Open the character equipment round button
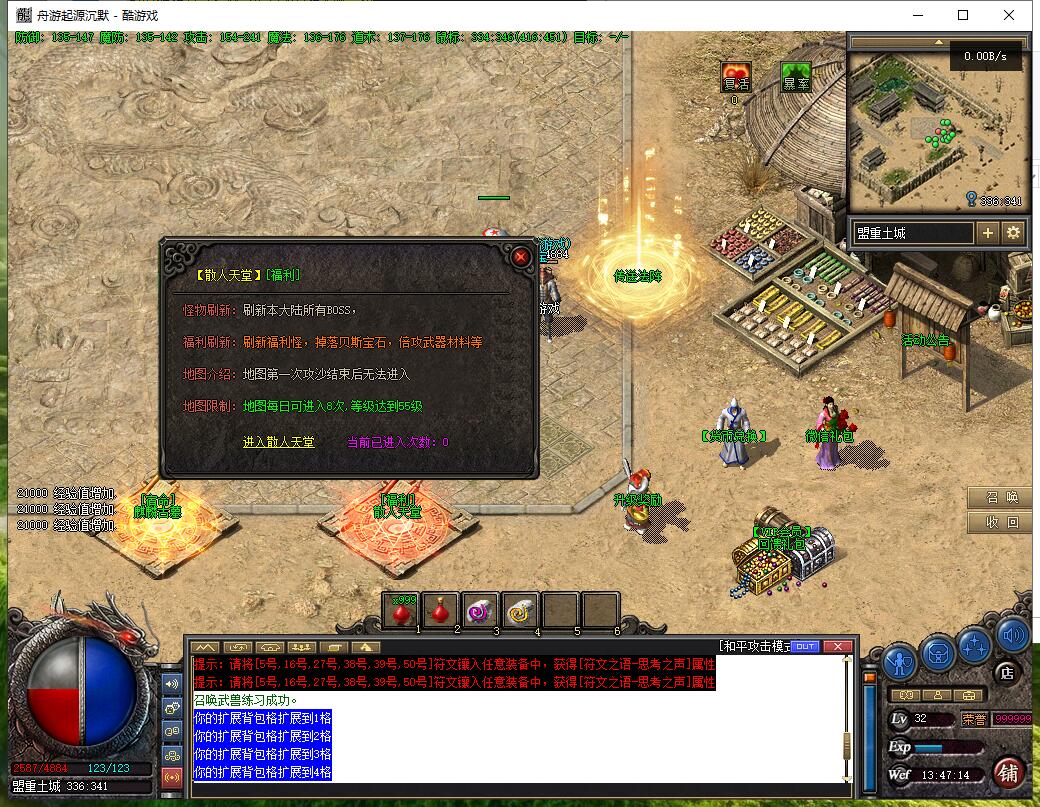This screenshot has width=1040, height=807. 899,662
